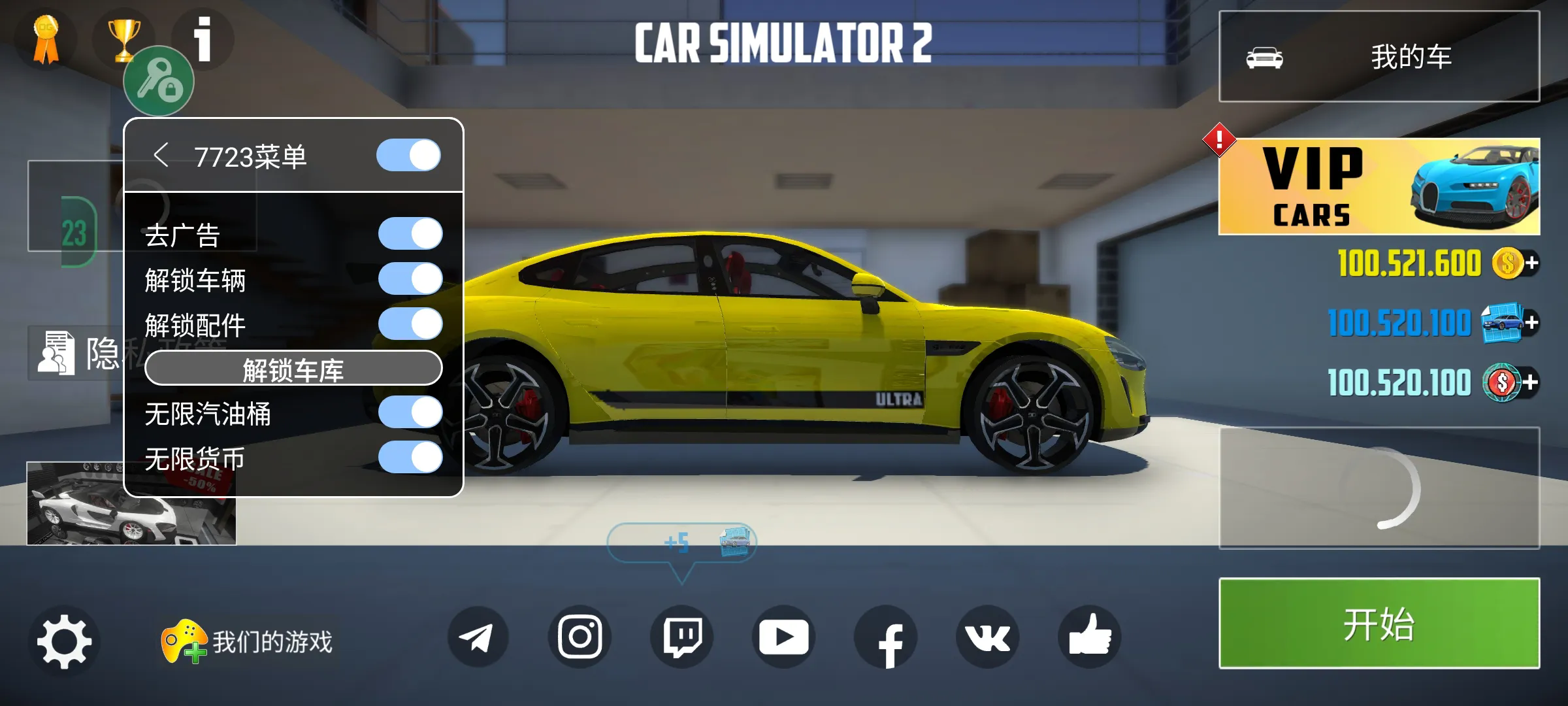Toggle the 无限货币 switch
Screen dimensions: 1568x706
[x=410, y=458]
